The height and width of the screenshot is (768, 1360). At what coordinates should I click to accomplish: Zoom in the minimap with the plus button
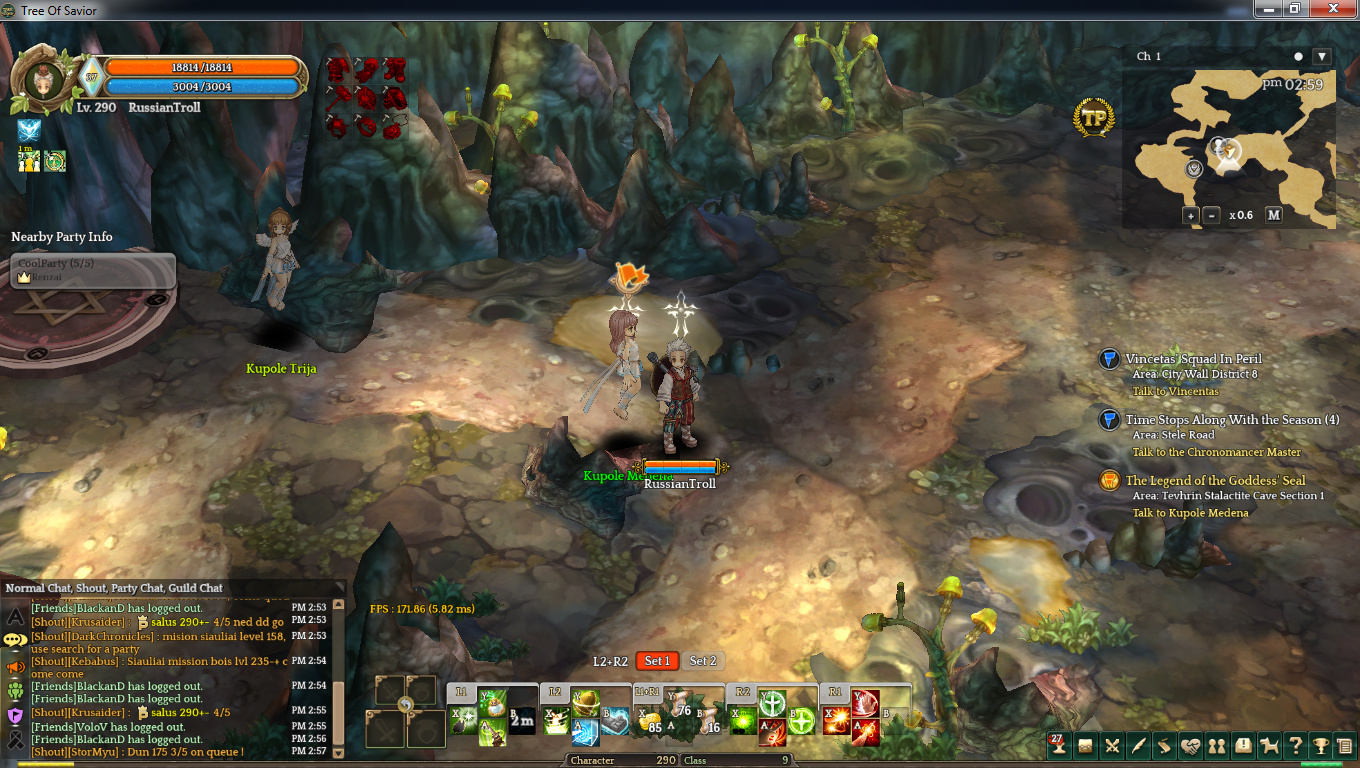coord(1190,215)
